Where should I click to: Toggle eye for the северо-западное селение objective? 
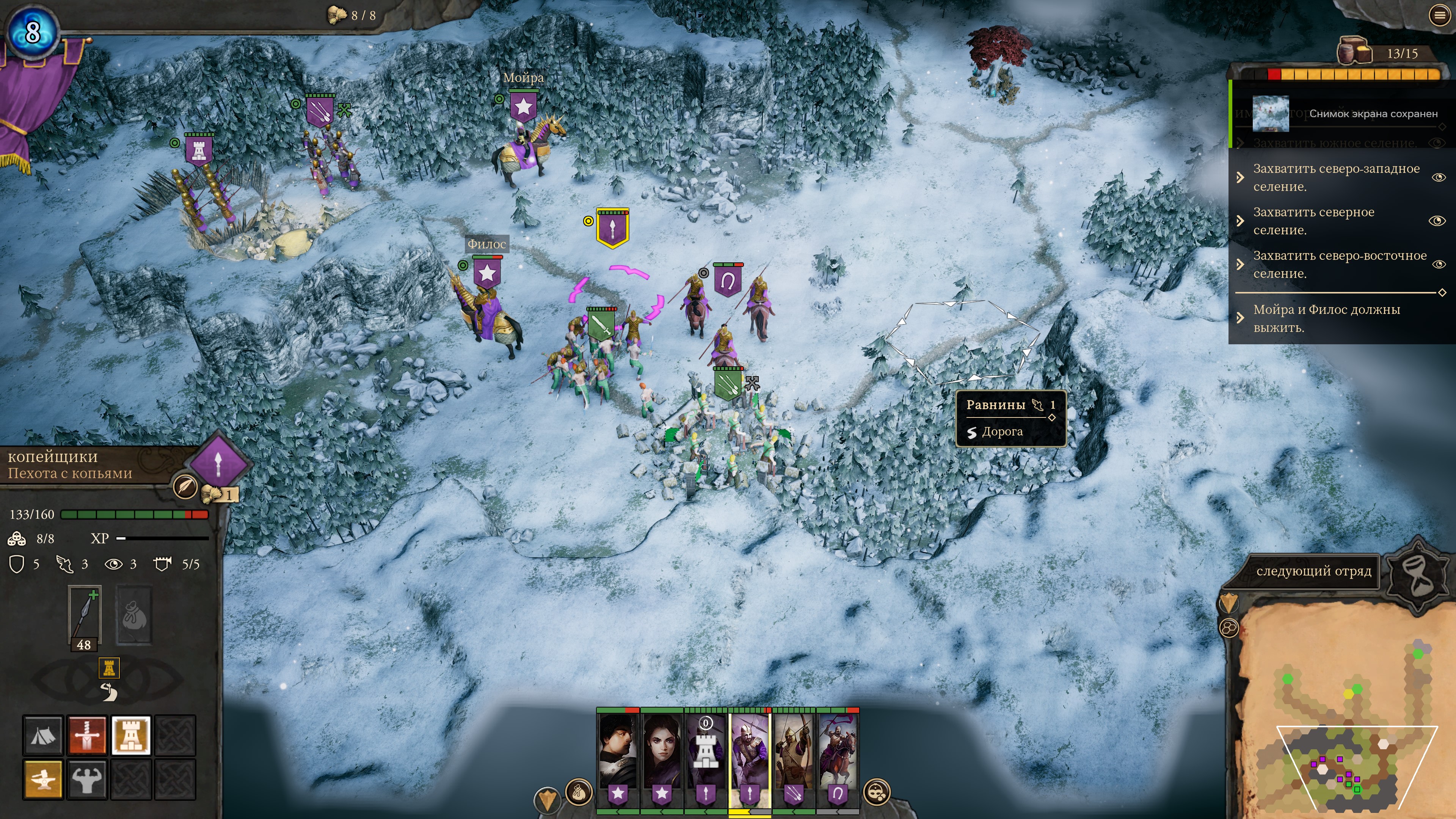pos(1438,177)
